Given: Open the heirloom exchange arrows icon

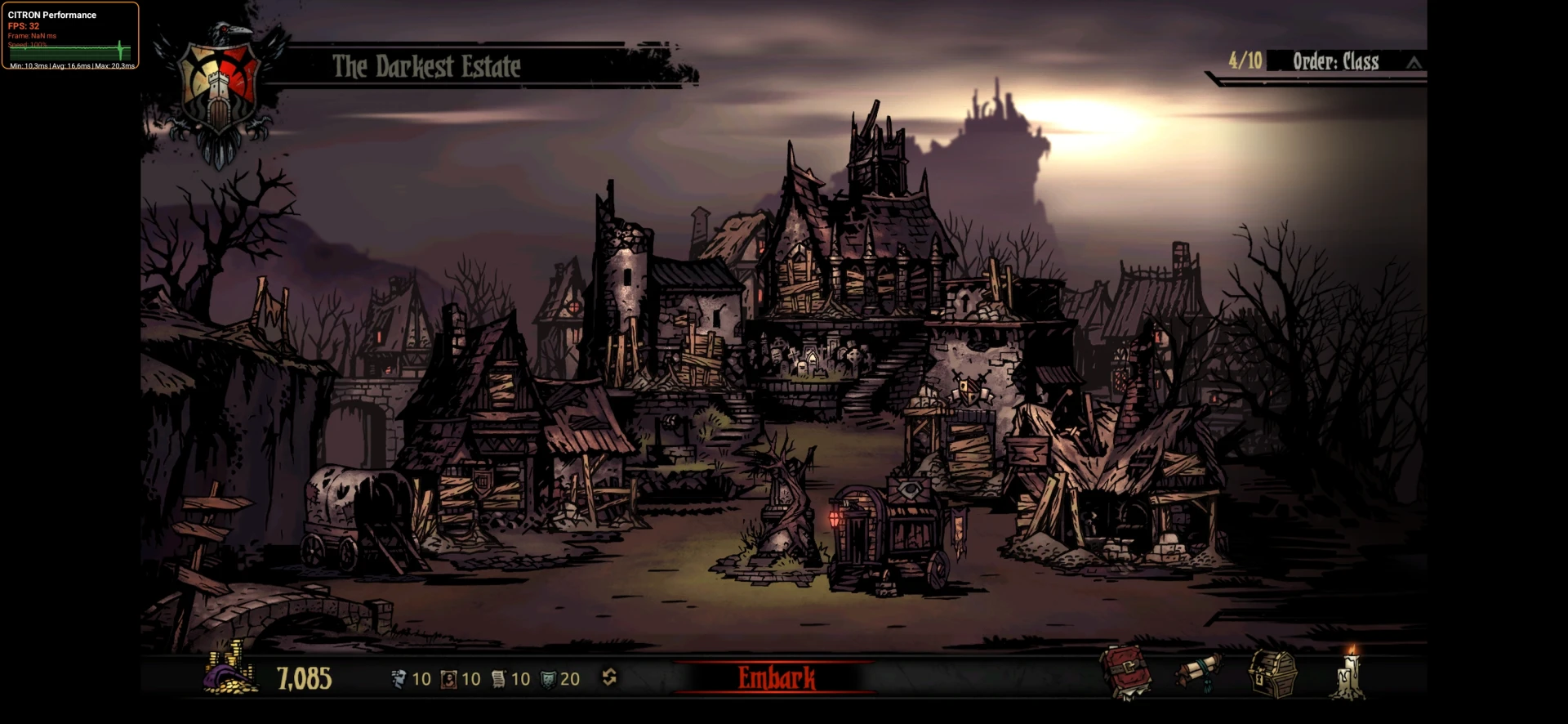Looking at the screenshot, I should (609, 677).
